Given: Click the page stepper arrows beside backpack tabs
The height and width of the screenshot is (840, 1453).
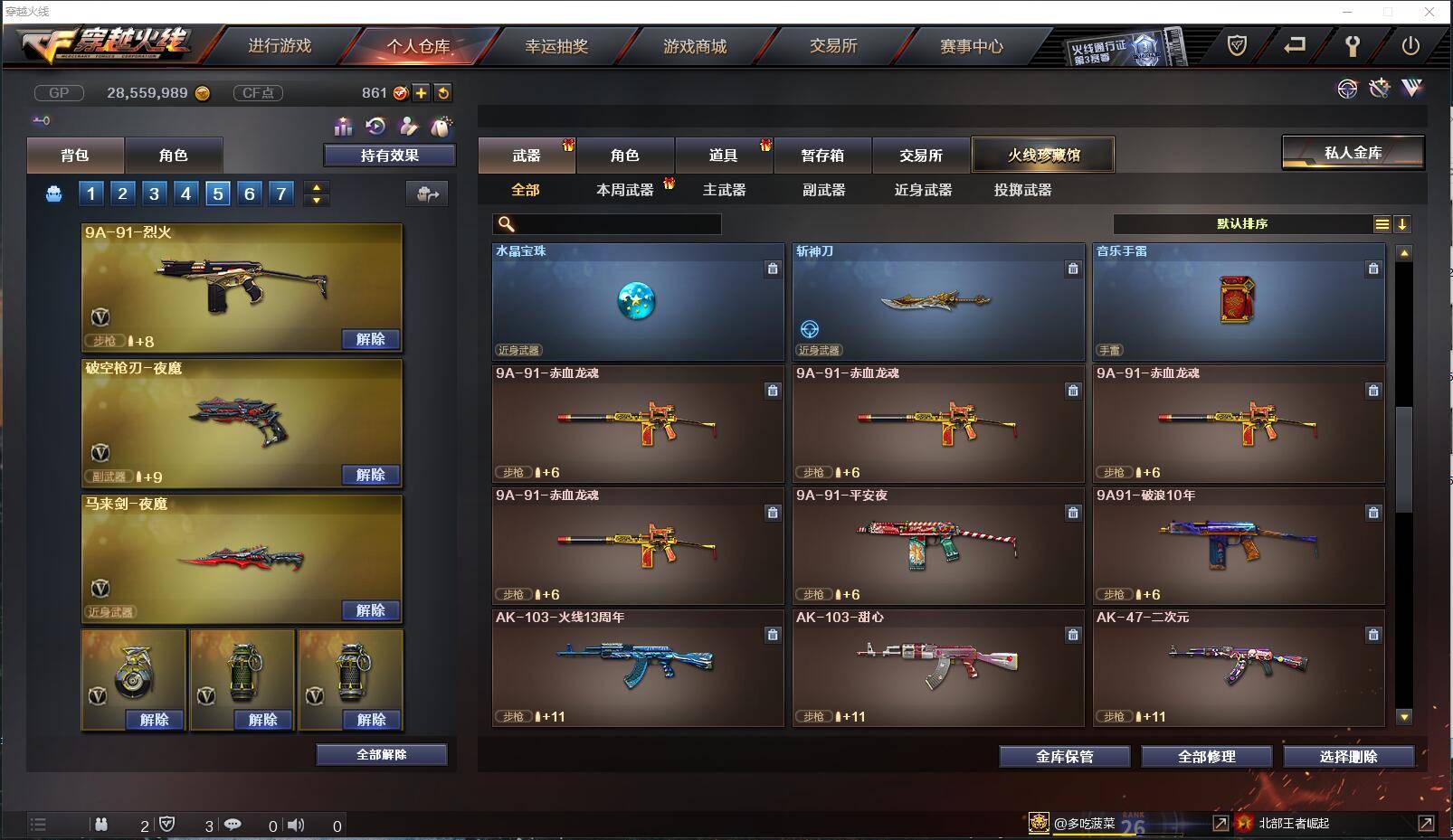Looking at the screenshot, I should tap(315, 193).
